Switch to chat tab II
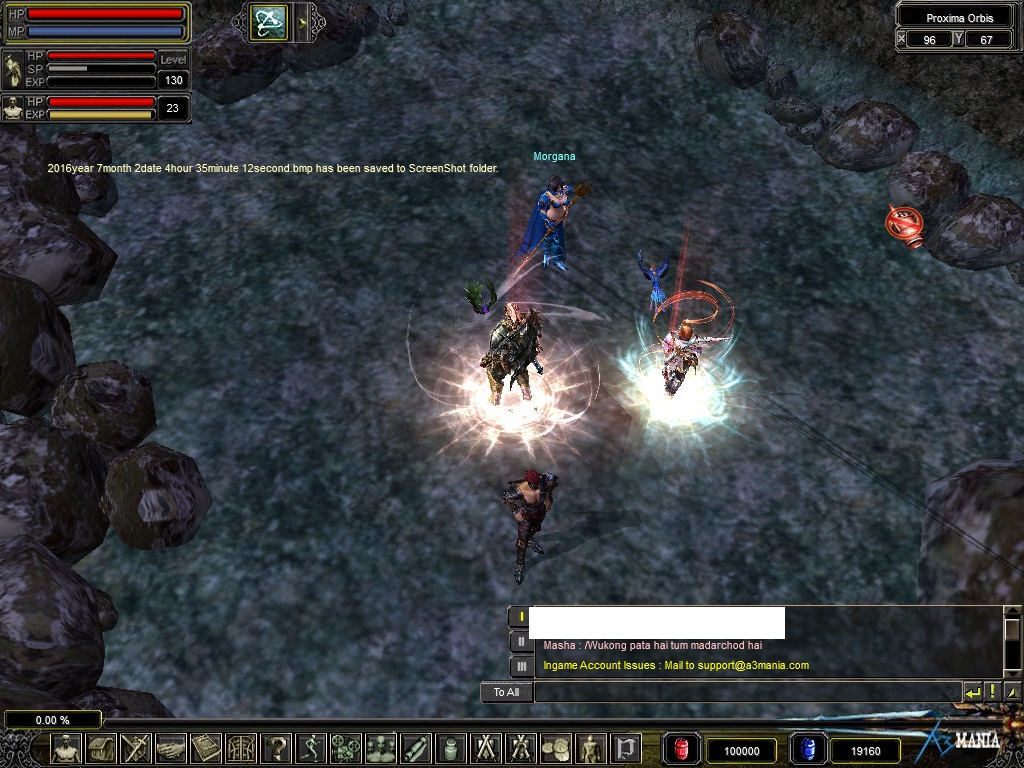The image size is (1024, 768). tap(520, 641)
